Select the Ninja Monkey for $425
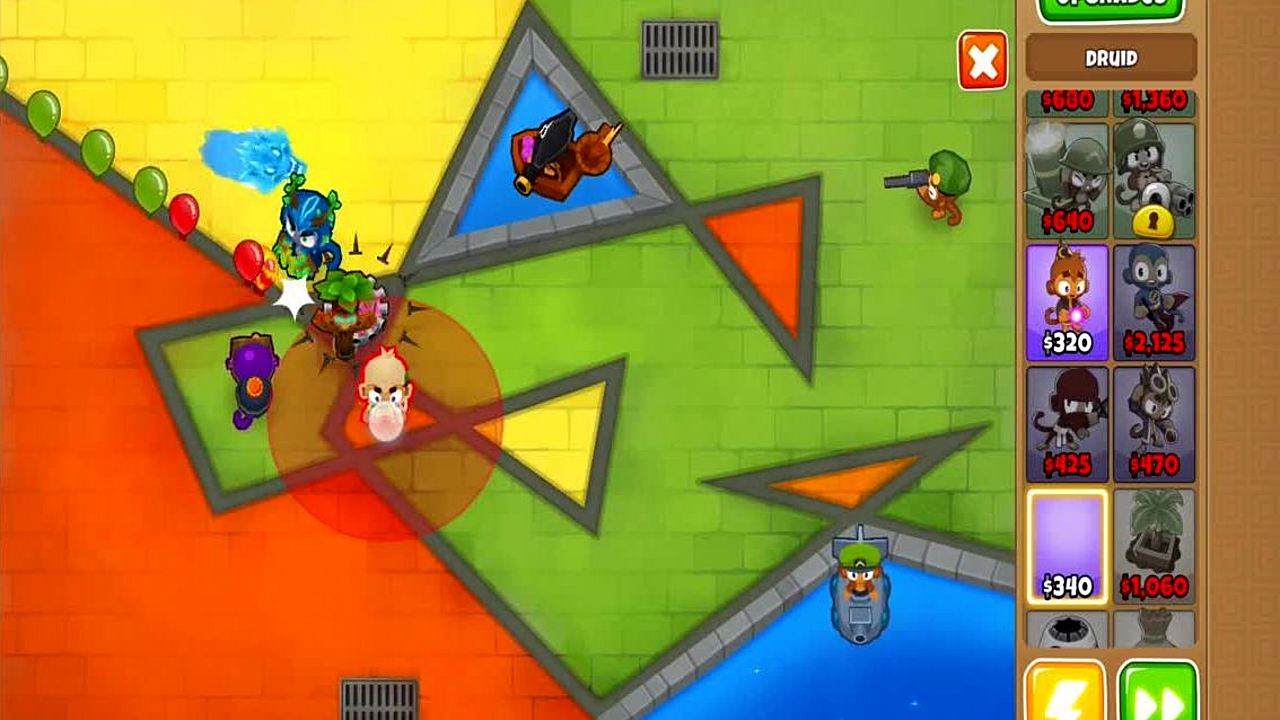1280x720 pixels. pos(1067,423)
